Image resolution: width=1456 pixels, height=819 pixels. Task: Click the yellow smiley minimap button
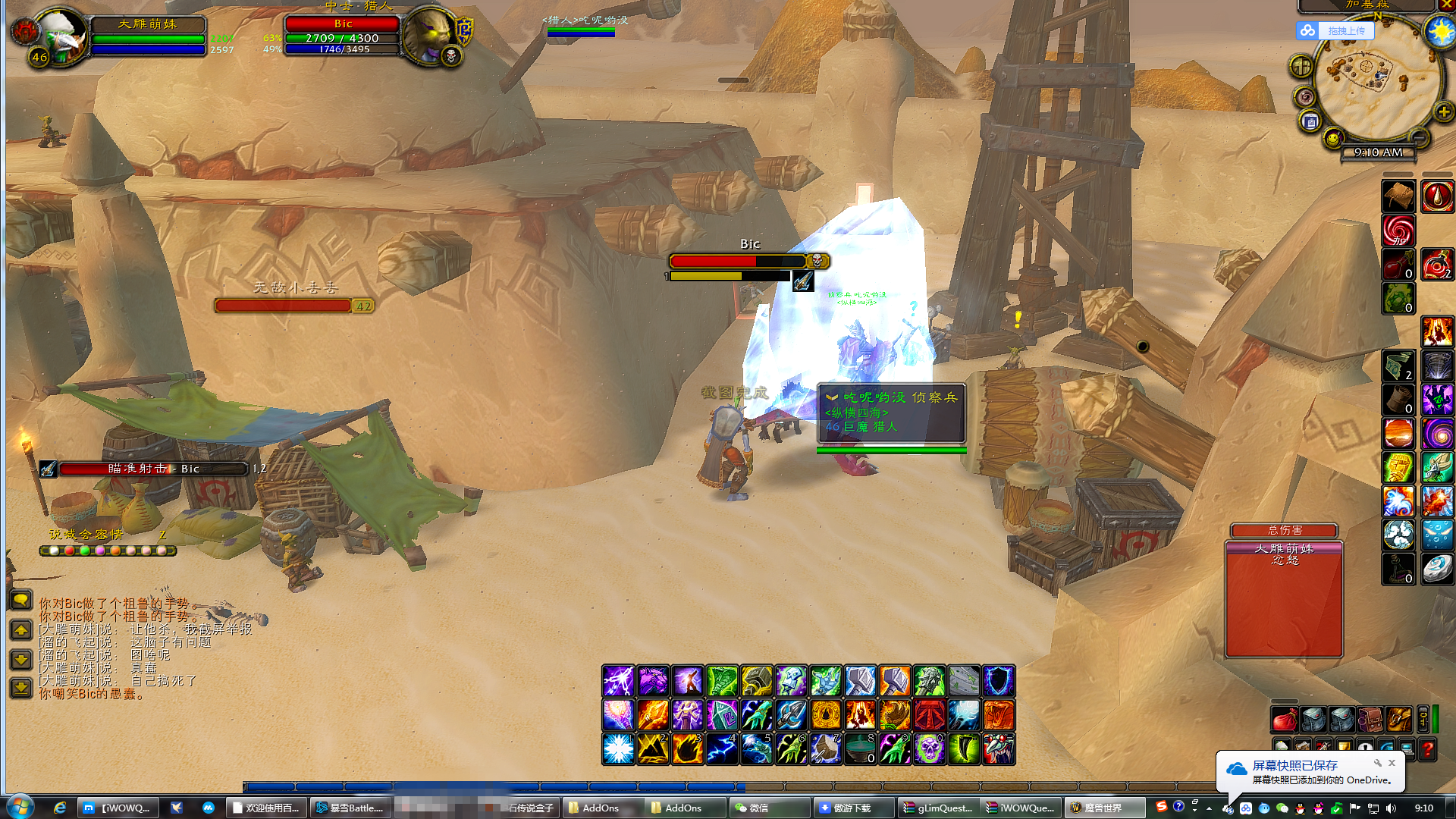click(1333, 138)
